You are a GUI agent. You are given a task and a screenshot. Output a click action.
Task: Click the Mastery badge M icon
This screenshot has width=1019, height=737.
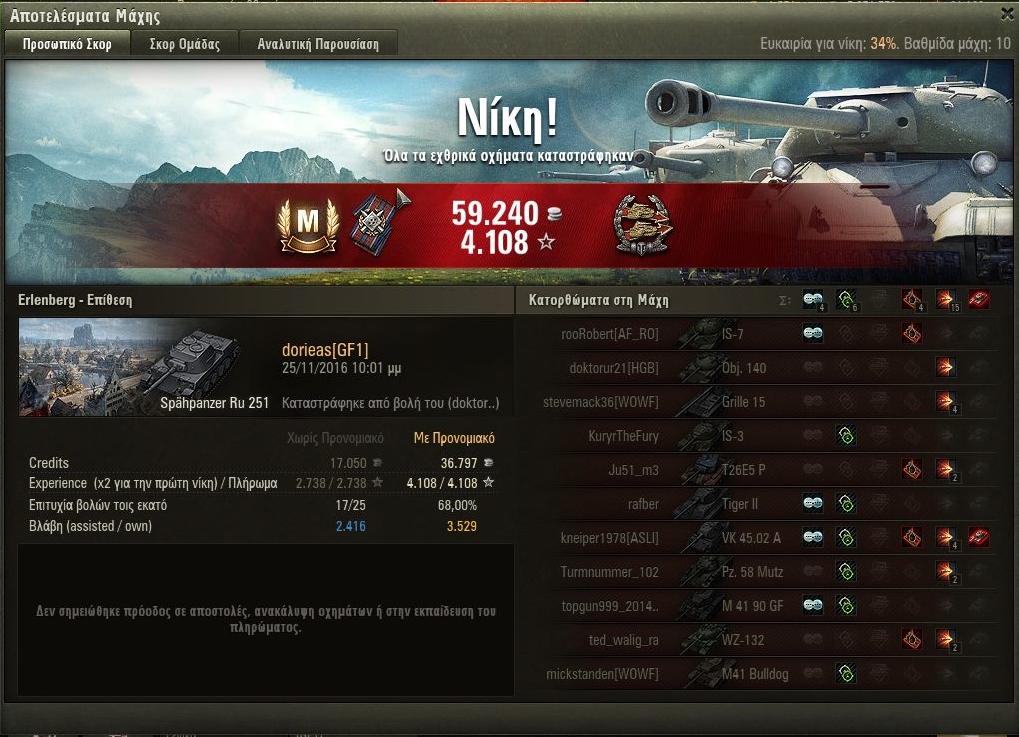point(308,224)
